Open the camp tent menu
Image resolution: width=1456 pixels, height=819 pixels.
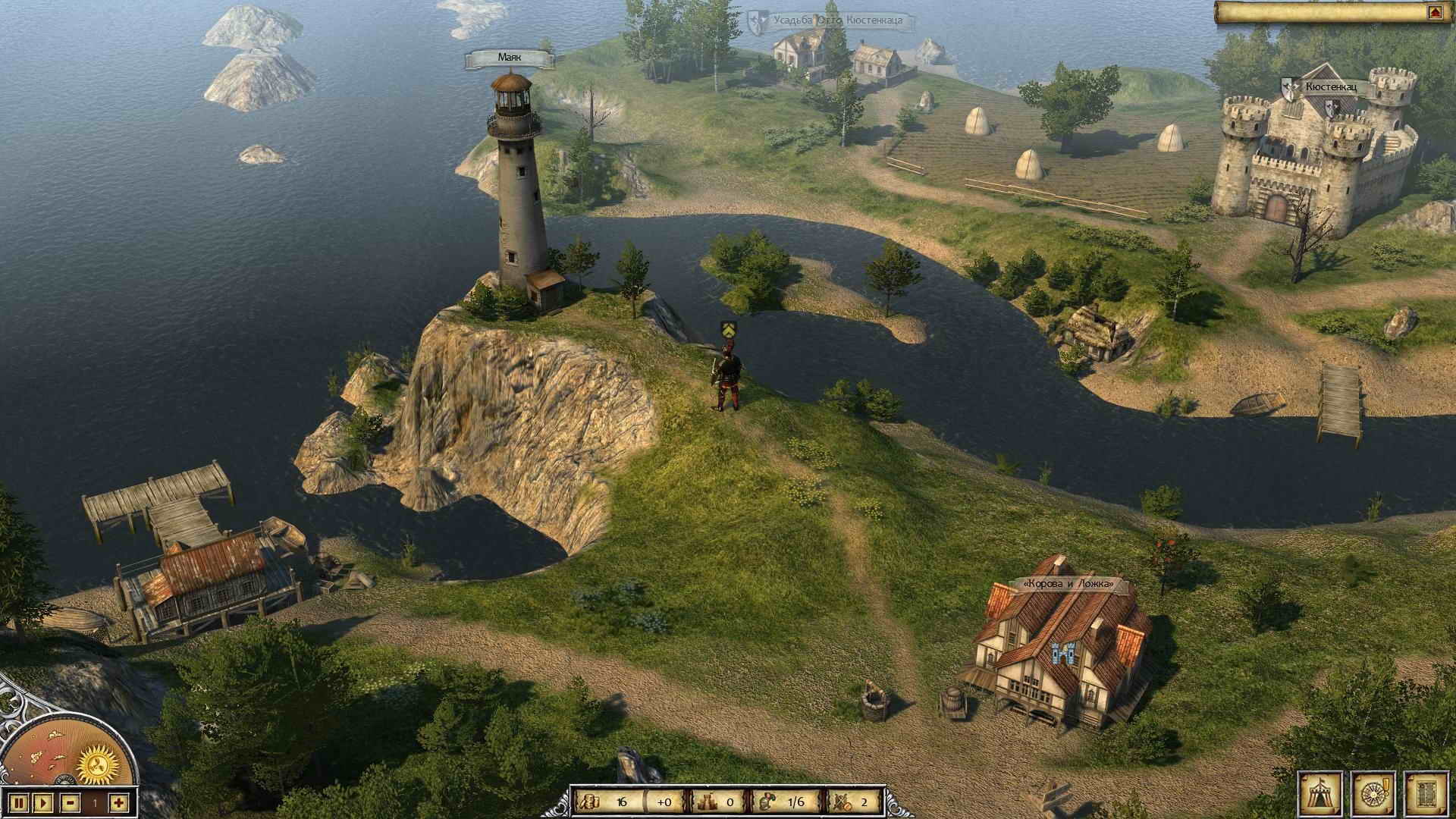pos(1320,792)
